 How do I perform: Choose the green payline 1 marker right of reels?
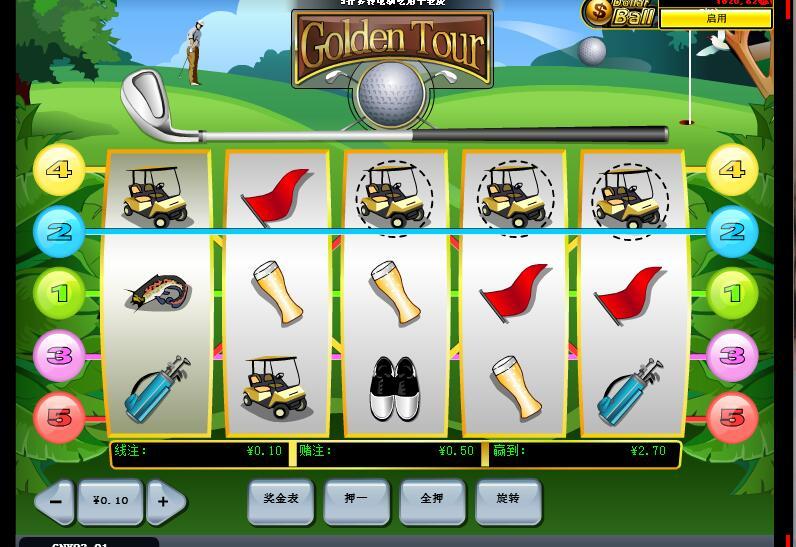tap(733, 294)
